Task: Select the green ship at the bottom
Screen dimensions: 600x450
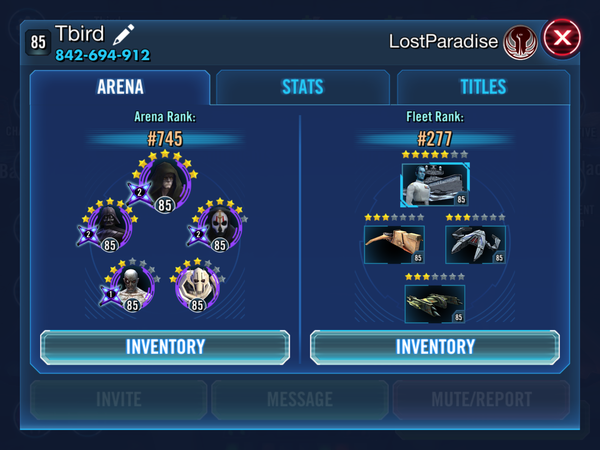Action: tap(435, 303)
